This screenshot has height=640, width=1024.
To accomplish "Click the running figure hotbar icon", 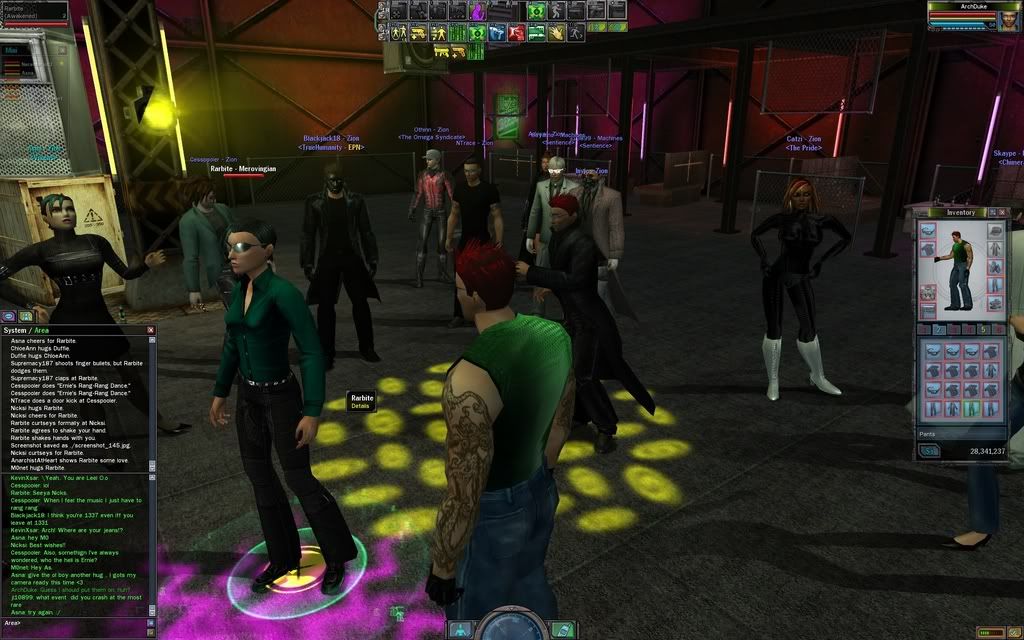I will click(576, 32).
